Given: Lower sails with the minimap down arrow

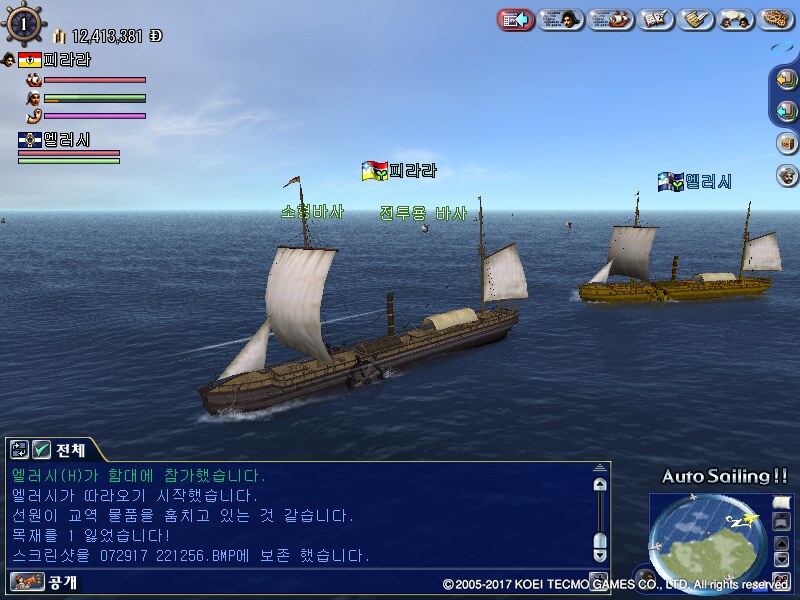Looking at the screenshot, I should (781, 559).
